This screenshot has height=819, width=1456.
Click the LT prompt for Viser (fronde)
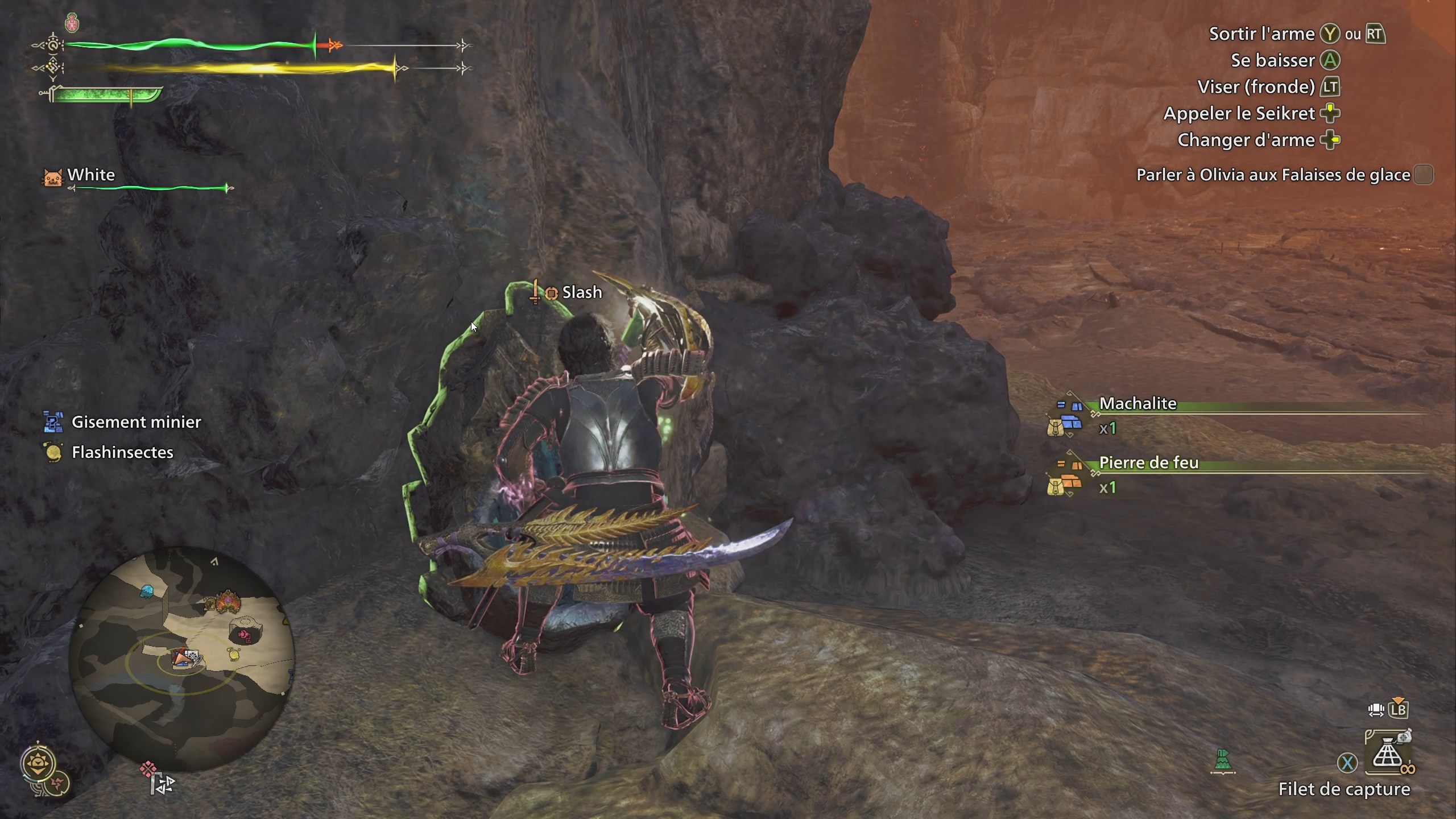pyautogui.click(x=1330, y=87)
